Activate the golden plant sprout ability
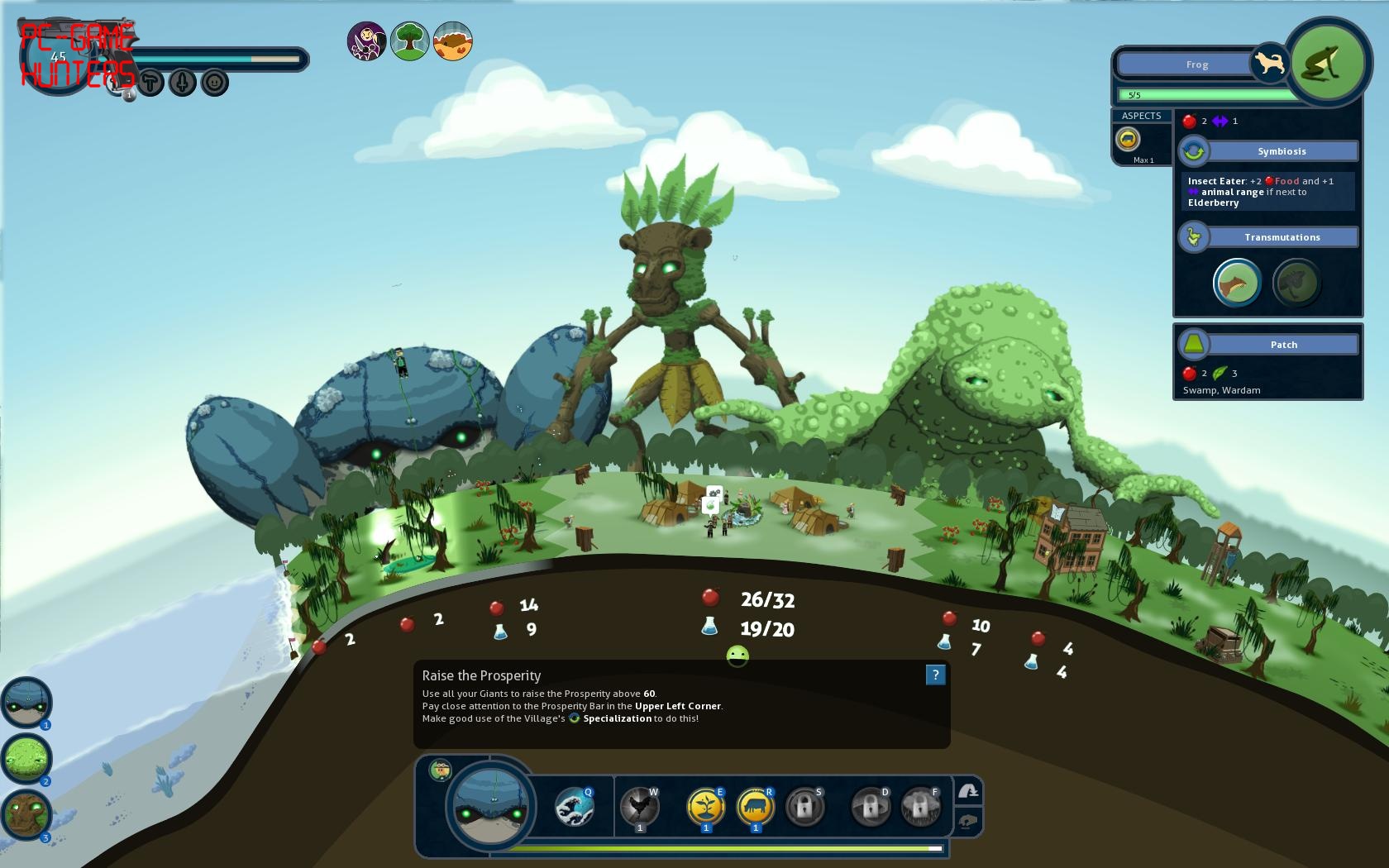This screenshot has width=1389, height=868. pyautogui.click(x=706, y=808)
